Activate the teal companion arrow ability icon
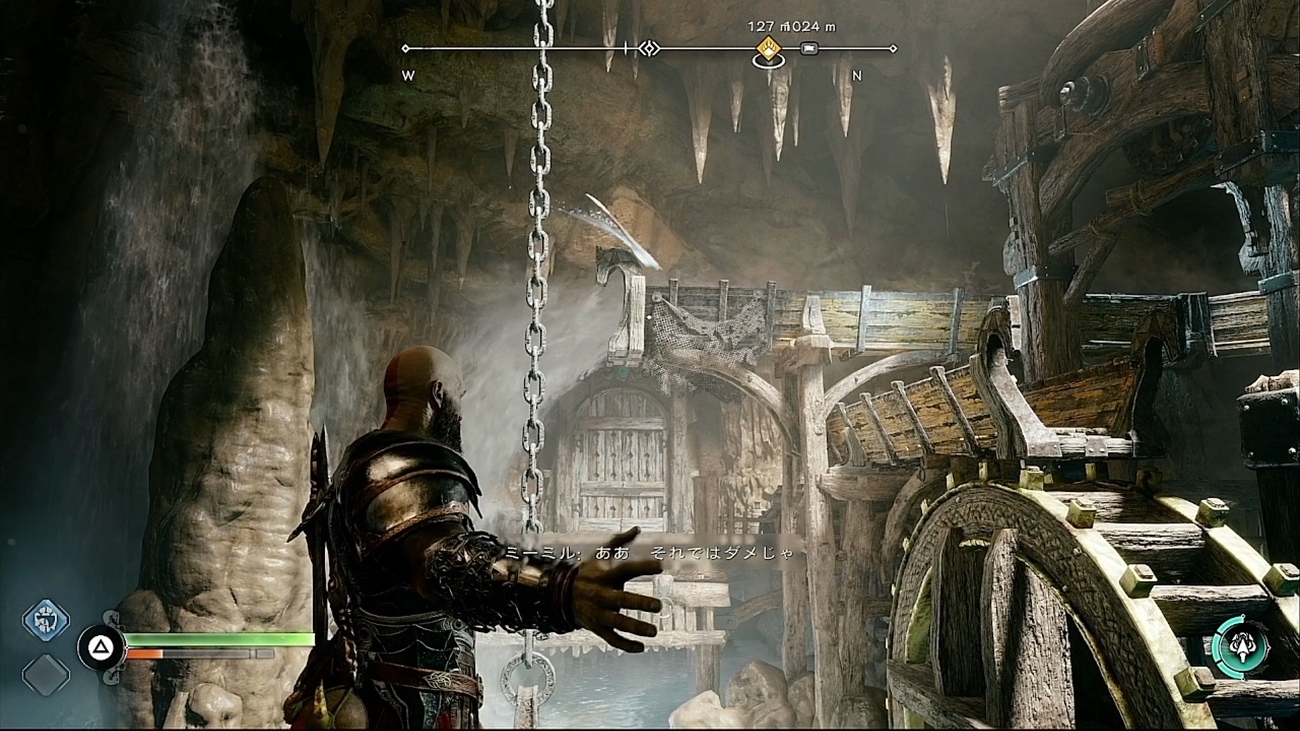This screenshot has width=1300, height=731. point(1240,647)
